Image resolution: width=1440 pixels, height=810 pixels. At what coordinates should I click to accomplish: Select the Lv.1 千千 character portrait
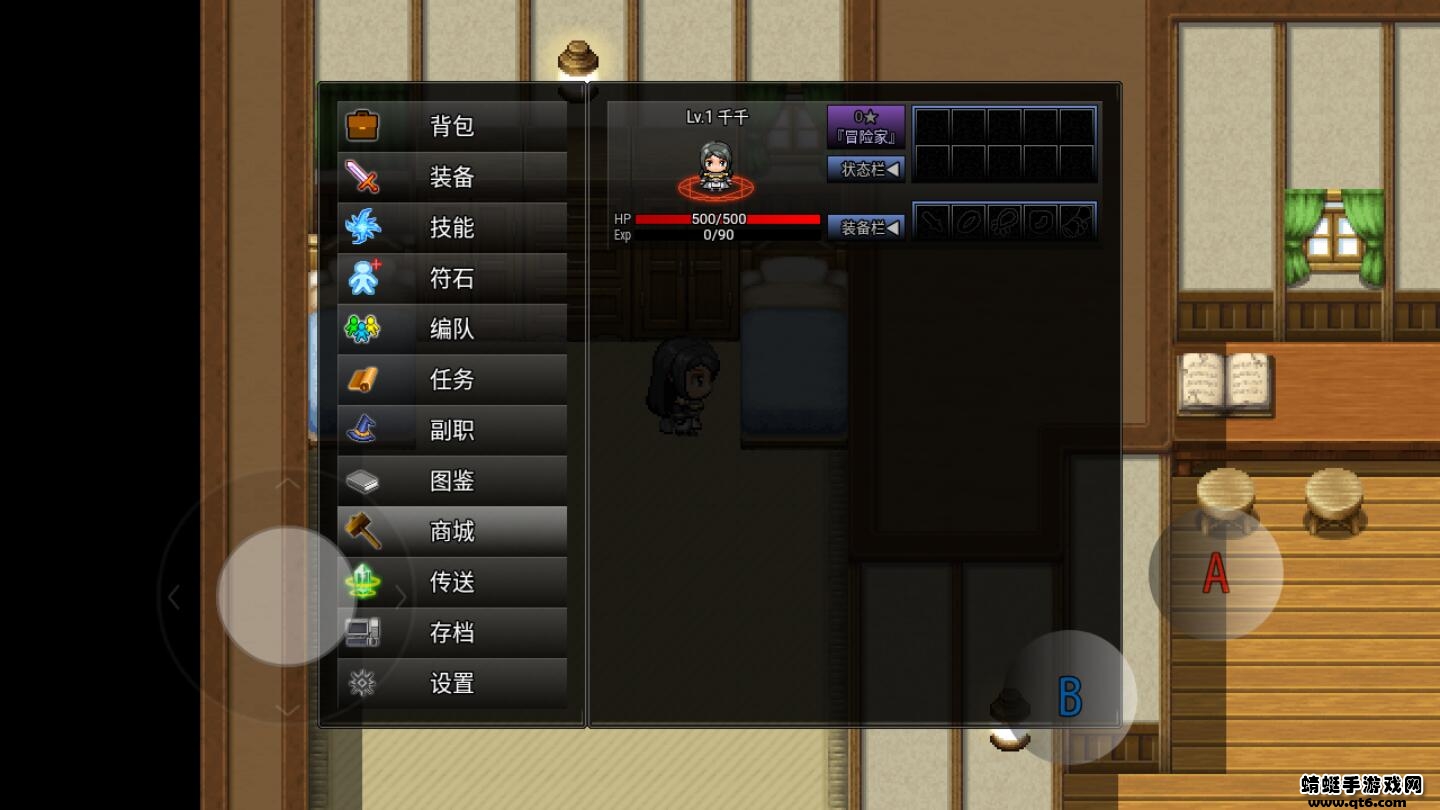tap(714, 165)
